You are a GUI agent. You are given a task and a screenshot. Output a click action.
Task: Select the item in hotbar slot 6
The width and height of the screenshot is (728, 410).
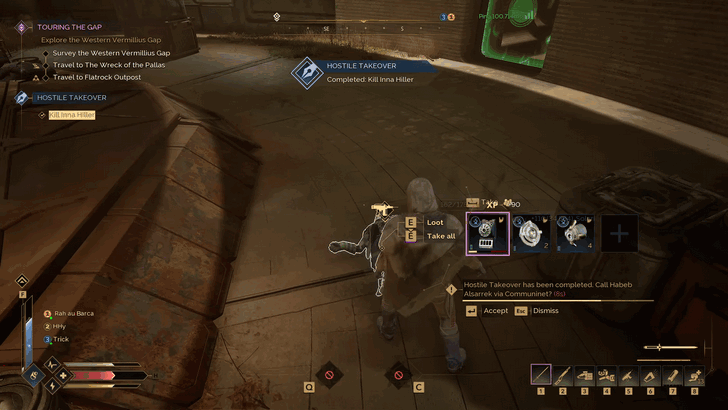[x=652, y=374]
